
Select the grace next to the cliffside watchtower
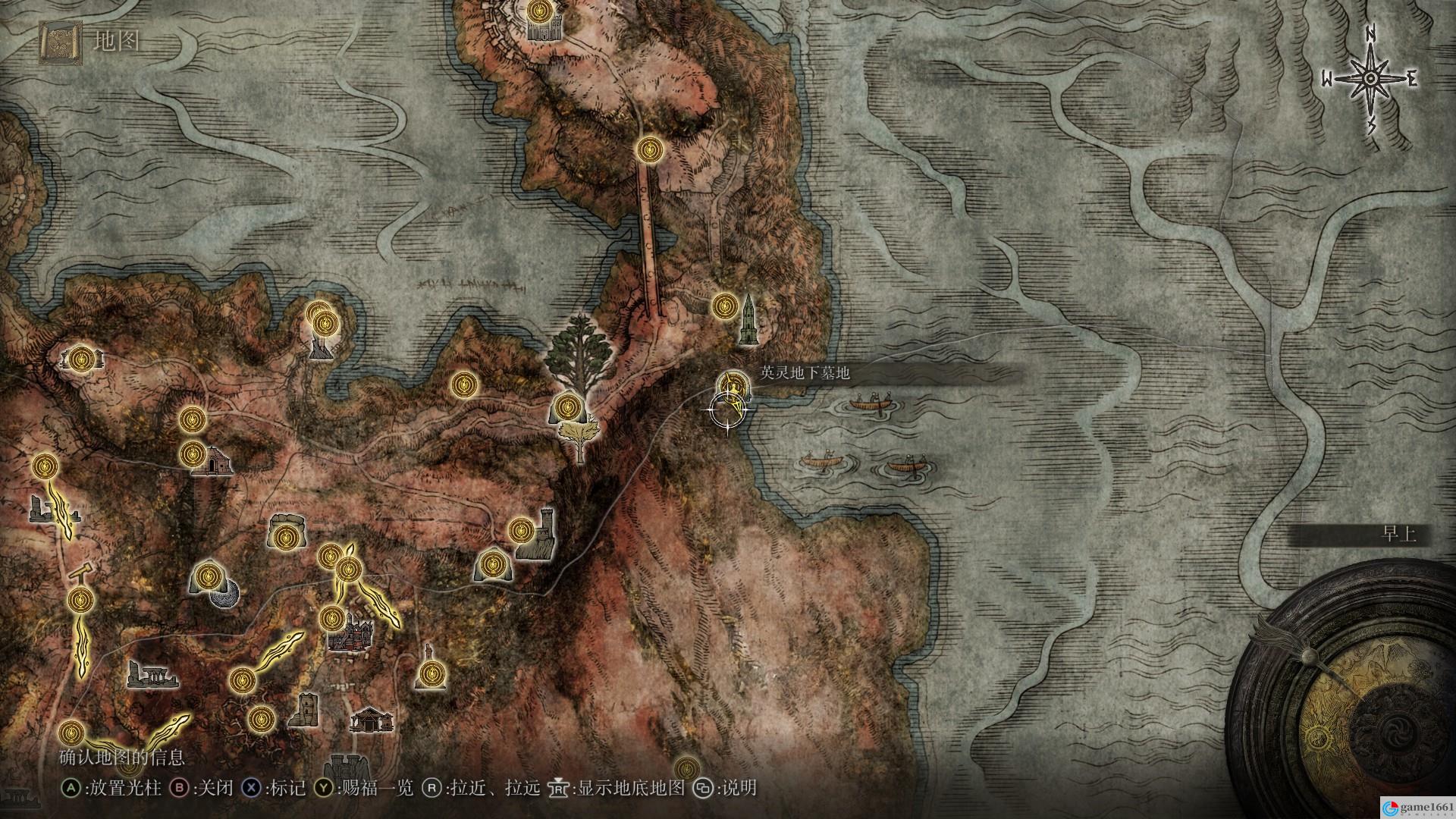521,529
